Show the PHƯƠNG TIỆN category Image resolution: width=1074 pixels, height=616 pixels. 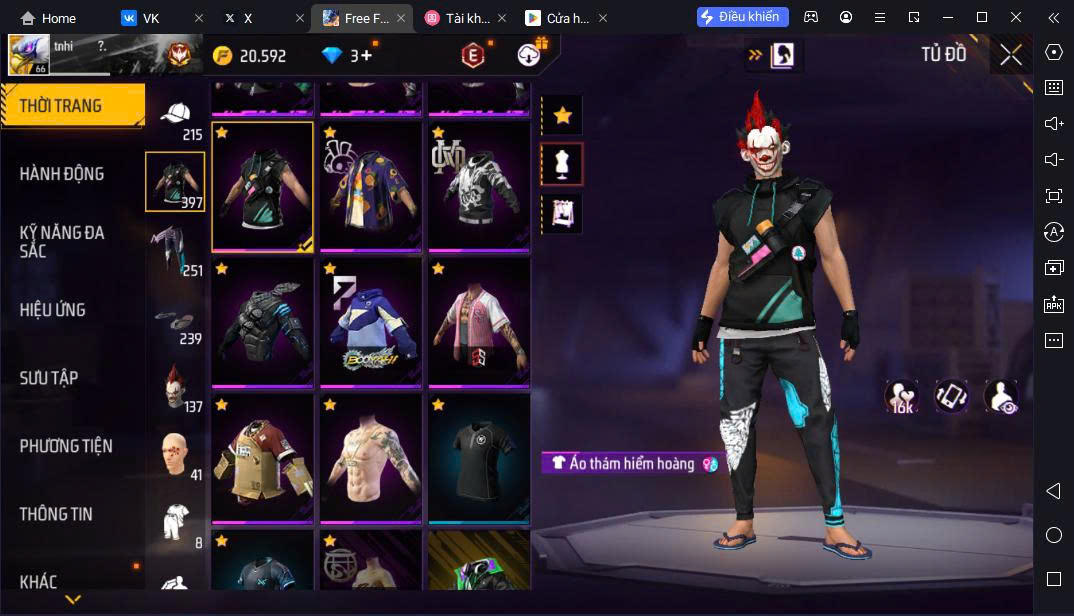(x=66, y=446)
